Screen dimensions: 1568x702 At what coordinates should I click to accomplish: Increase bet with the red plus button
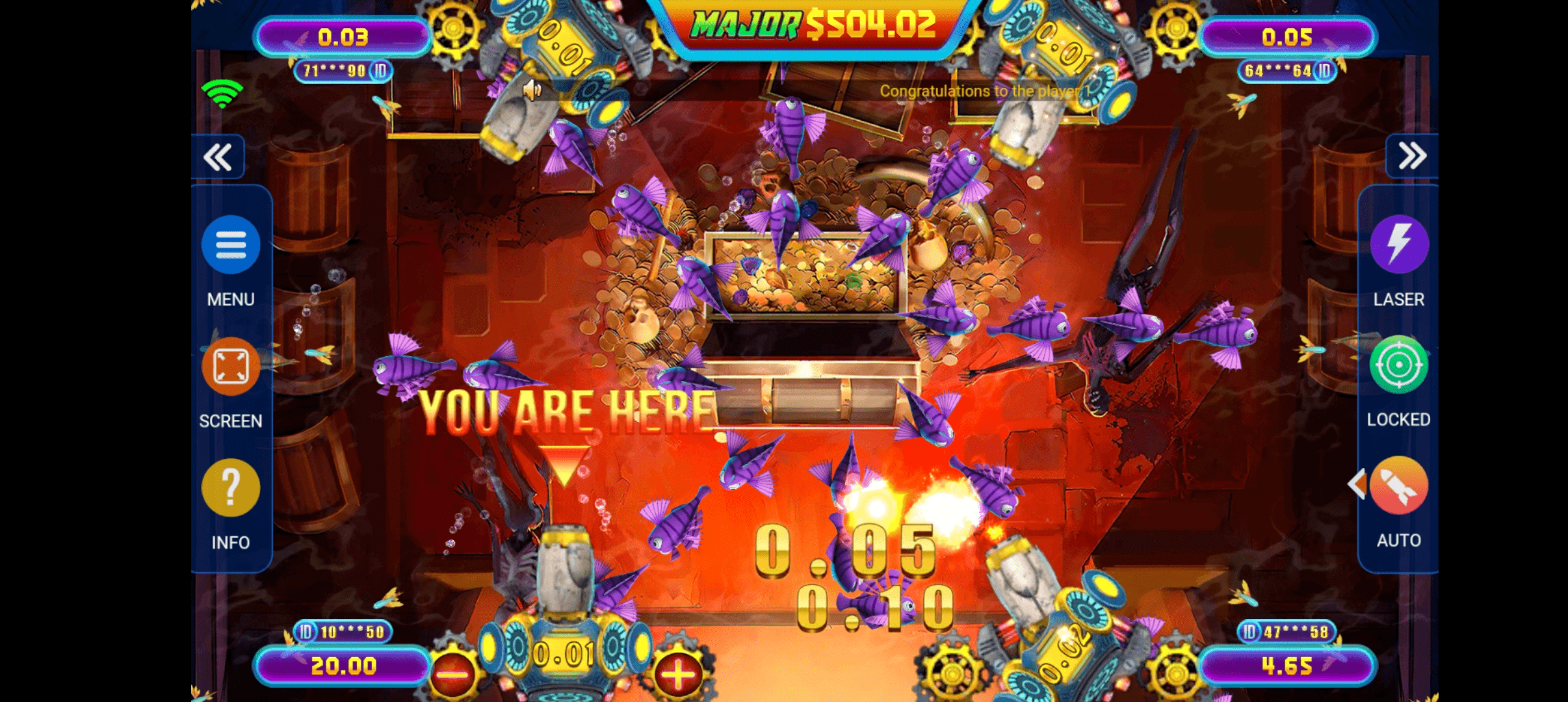(x=677, y=674)
